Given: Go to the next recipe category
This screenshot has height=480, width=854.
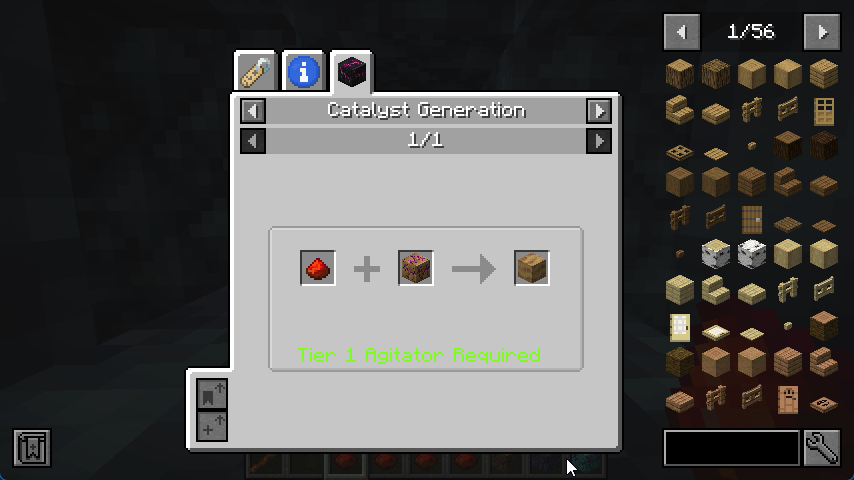Looking at the screenshot, I should coord(598,110).
